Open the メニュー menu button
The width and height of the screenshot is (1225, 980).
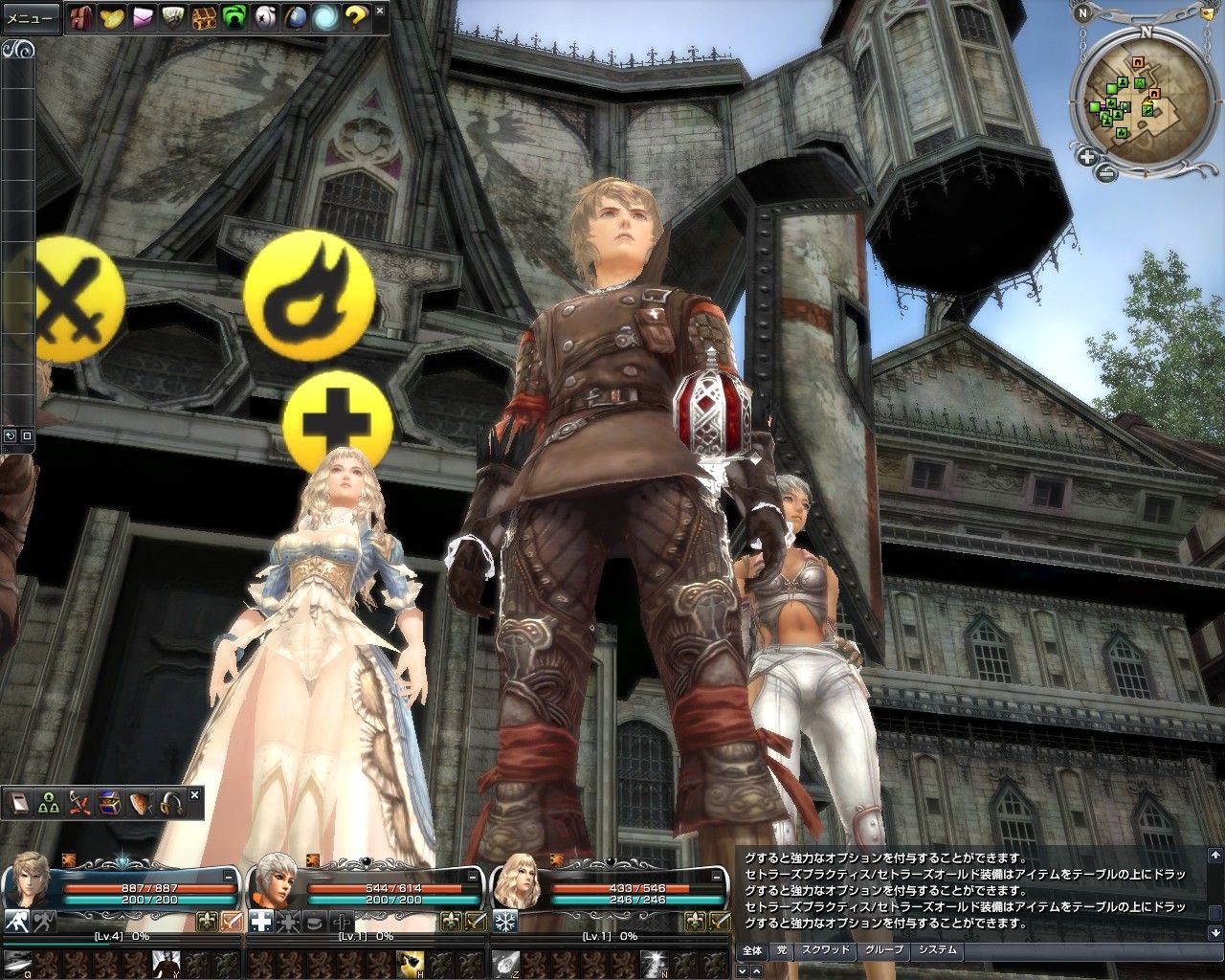point(31,17)
